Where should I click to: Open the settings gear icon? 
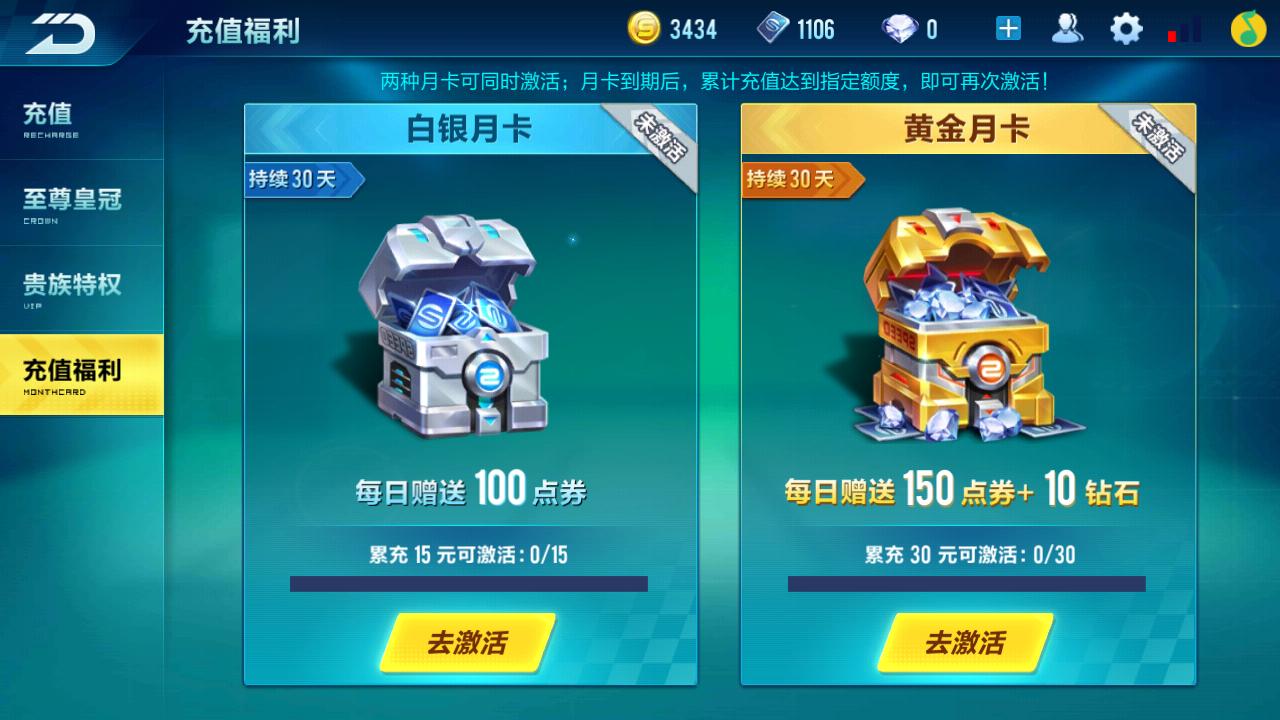pos(1126,28)
